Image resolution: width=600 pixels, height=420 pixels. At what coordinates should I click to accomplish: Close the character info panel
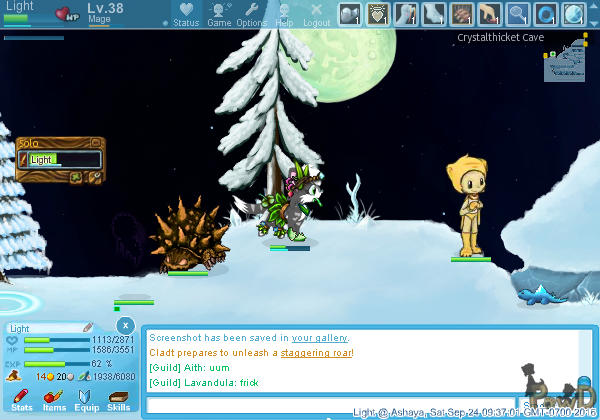[125, 326]
